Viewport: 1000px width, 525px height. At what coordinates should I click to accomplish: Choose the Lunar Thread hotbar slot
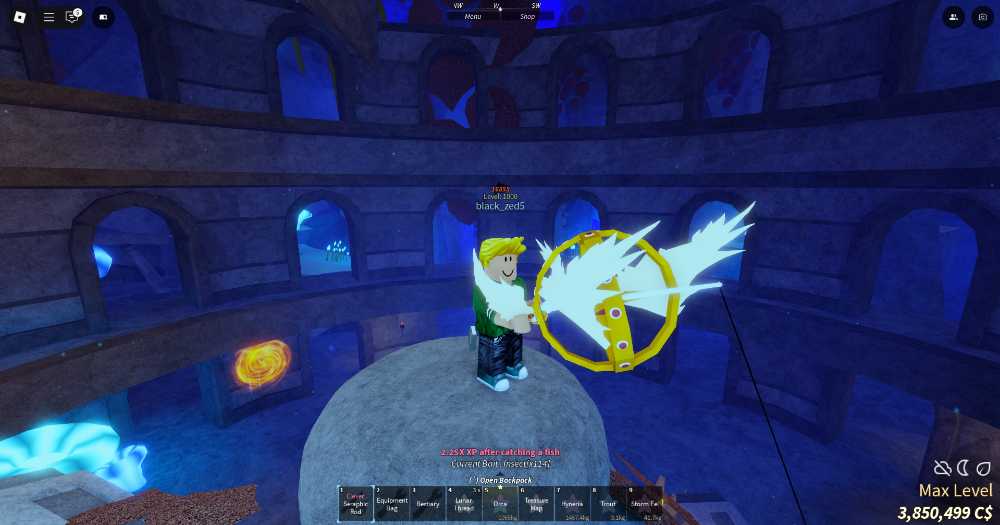pyautogui.click(x=464, y=503)
